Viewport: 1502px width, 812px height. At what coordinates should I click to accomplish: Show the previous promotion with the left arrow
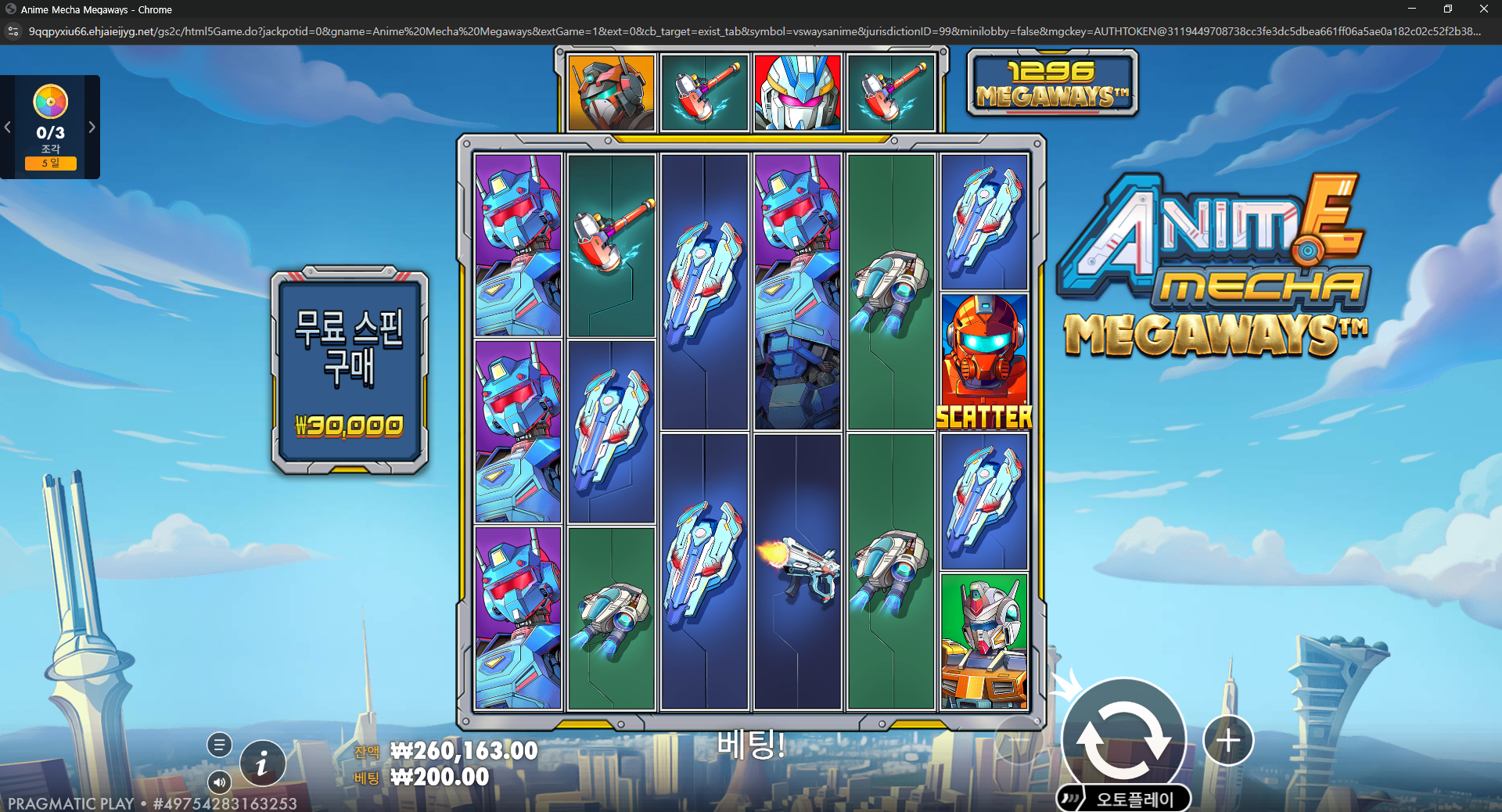tap(8, 127)
